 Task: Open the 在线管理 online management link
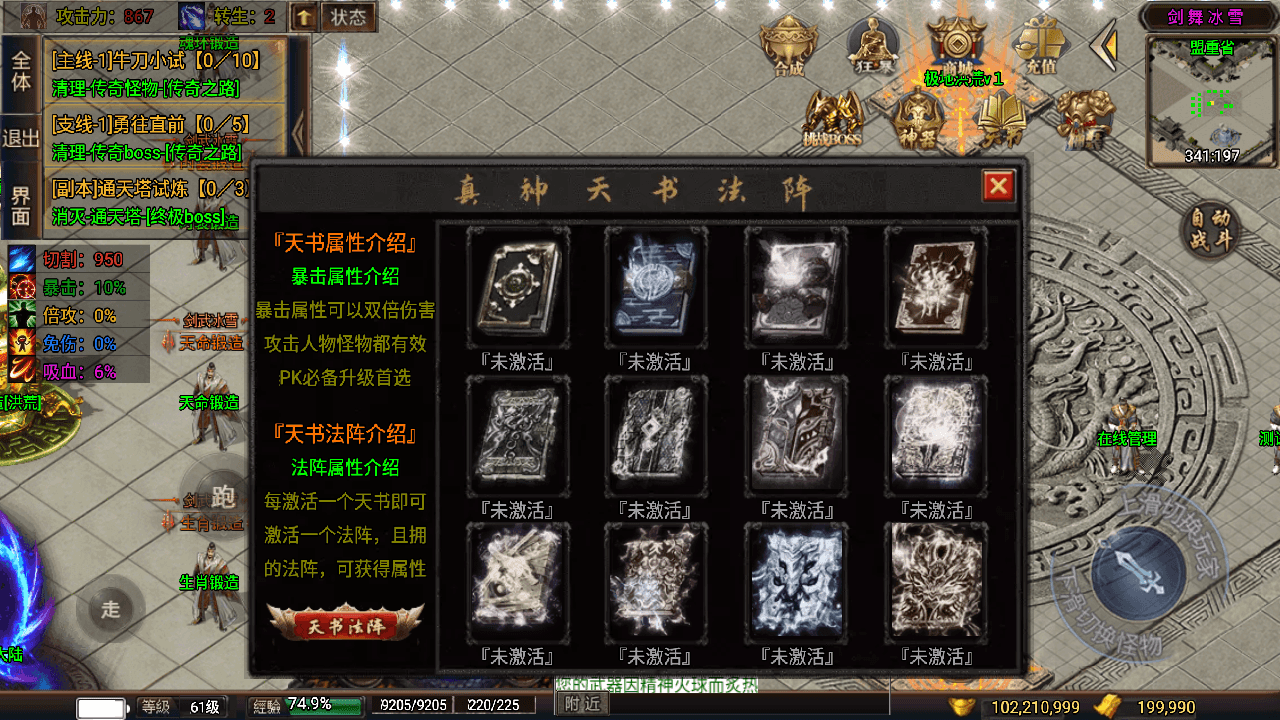[1125, 437]
